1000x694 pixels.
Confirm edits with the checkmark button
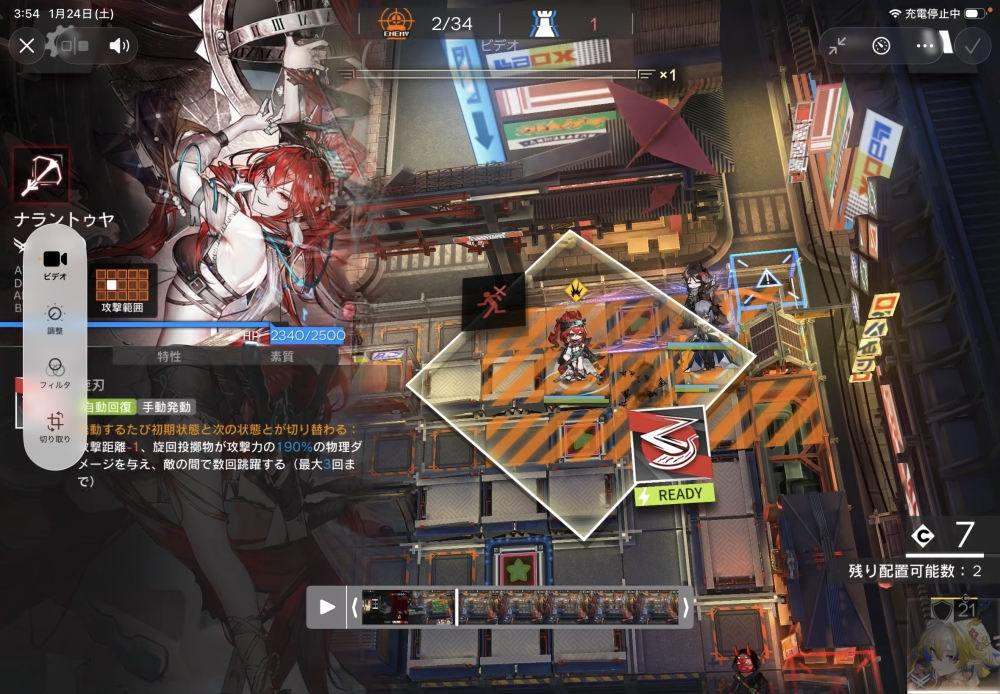[x=970, y=45]
